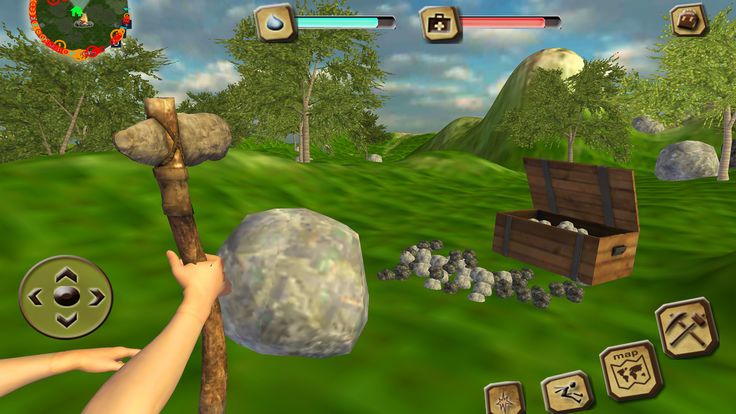Screen dimensions: 736x414
Task: Open the map button
Action: pyautogui.click(x=631, y=371)
